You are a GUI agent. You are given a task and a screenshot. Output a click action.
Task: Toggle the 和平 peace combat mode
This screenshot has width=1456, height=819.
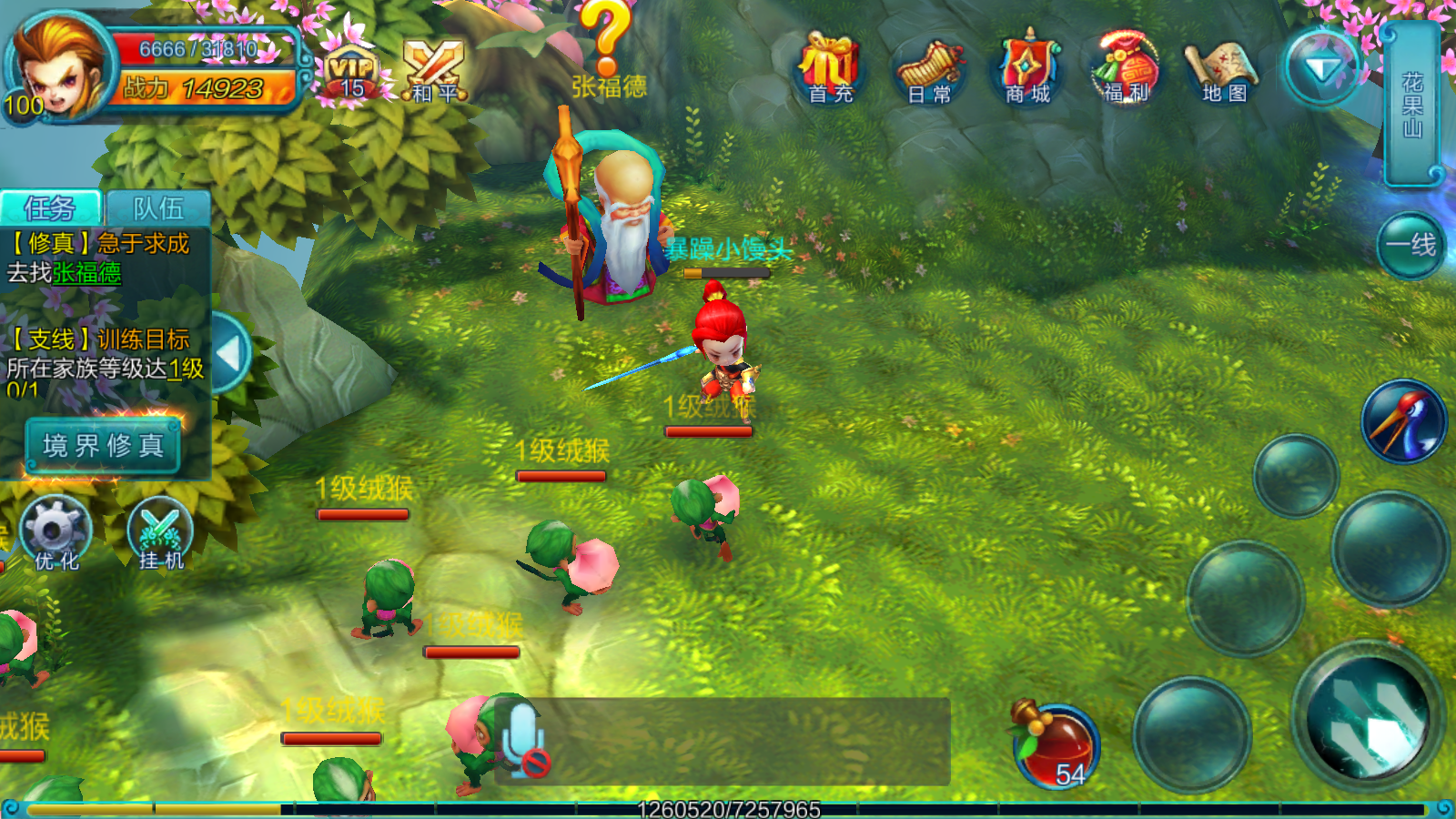435,68
